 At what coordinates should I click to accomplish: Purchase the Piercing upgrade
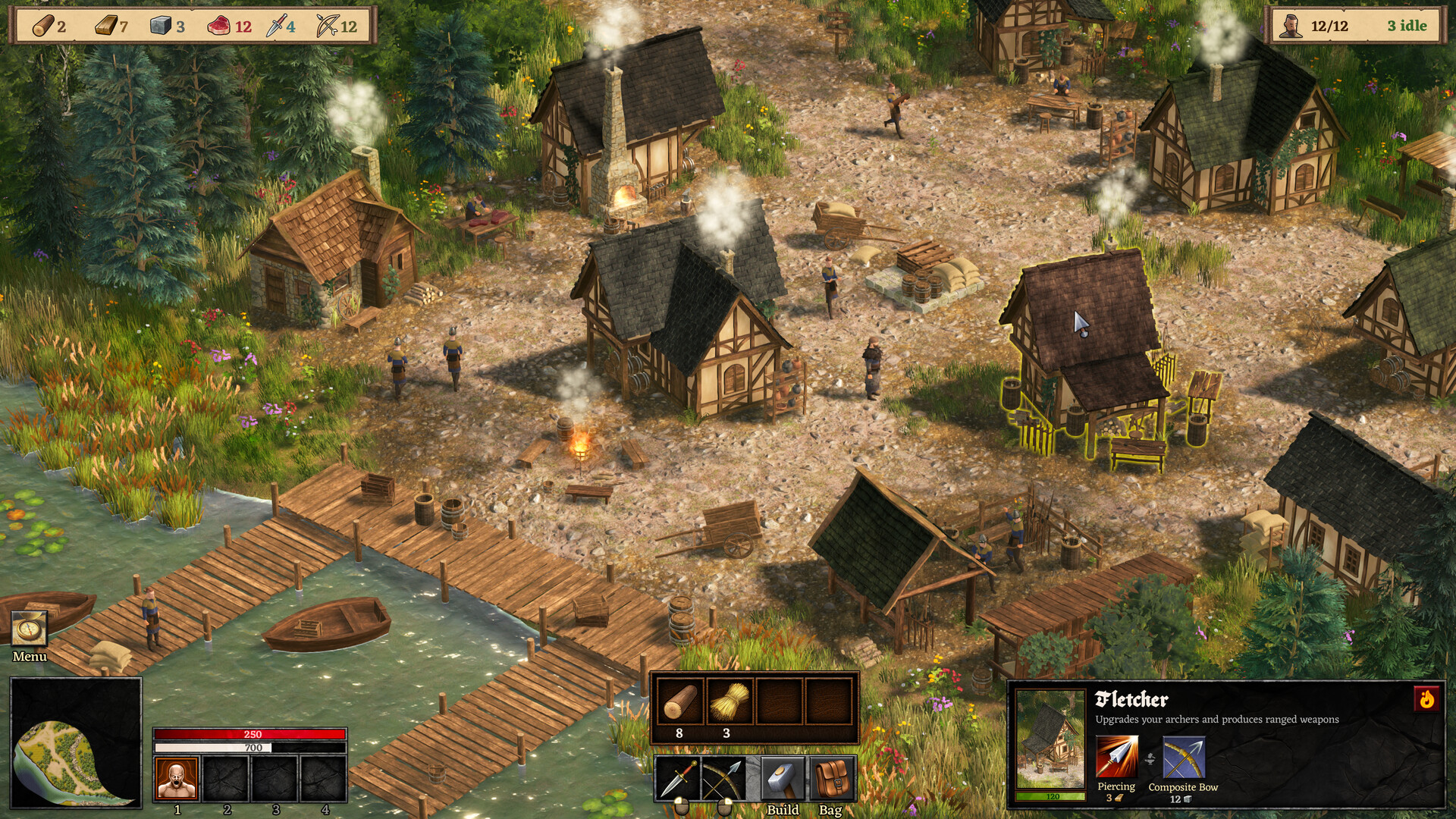pos(1116,758)
